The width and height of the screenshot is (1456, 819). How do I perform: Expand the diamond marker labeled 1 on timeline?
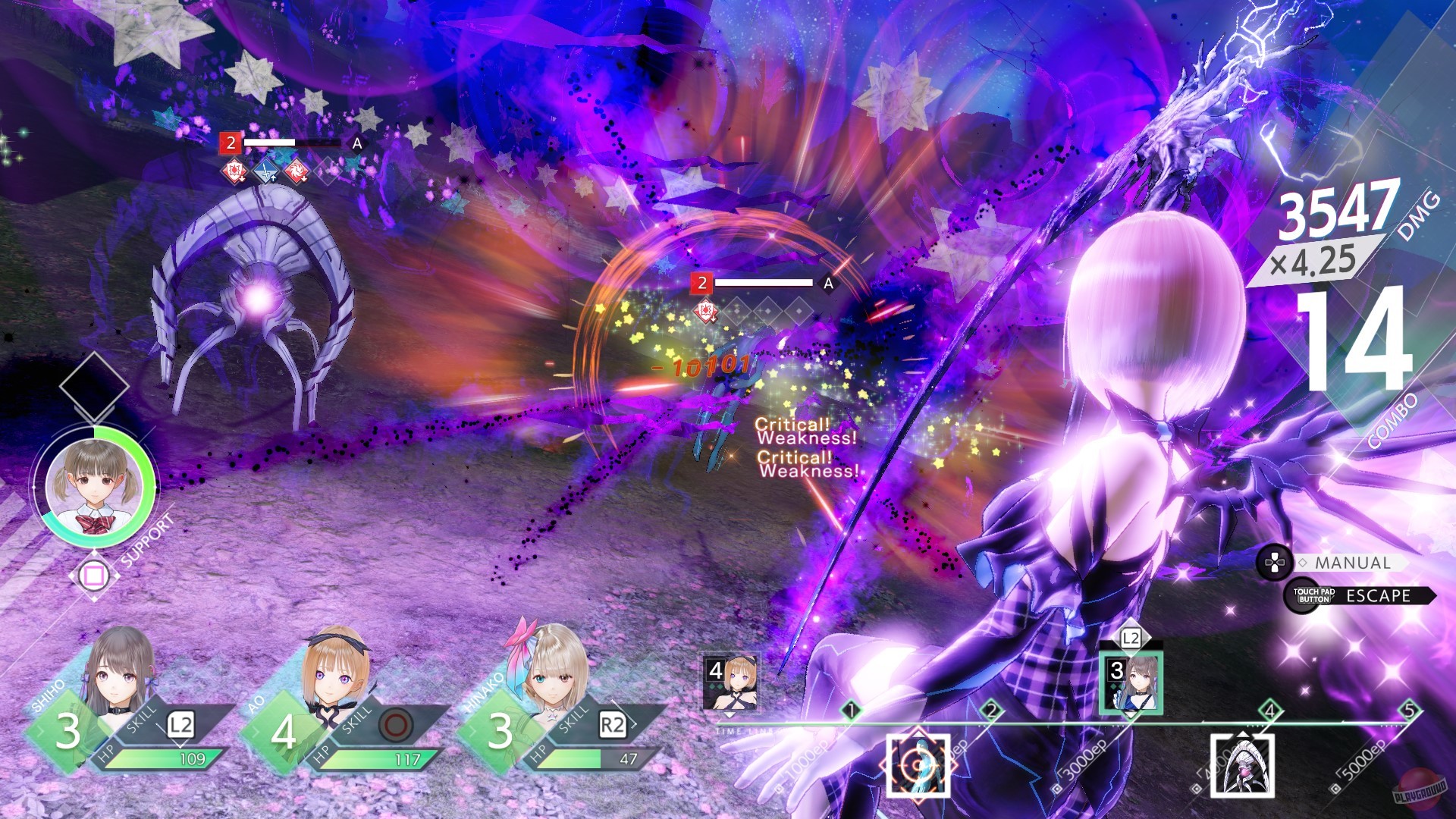pos(851,711)
